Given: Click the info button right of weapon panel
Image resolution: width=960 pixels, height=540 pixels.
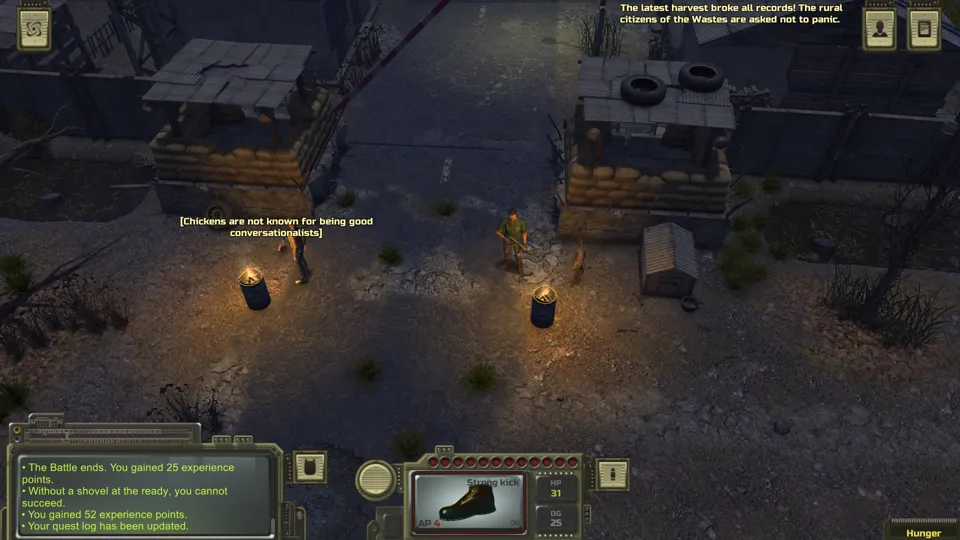Looking at the screenshot, I should [612, 474].
